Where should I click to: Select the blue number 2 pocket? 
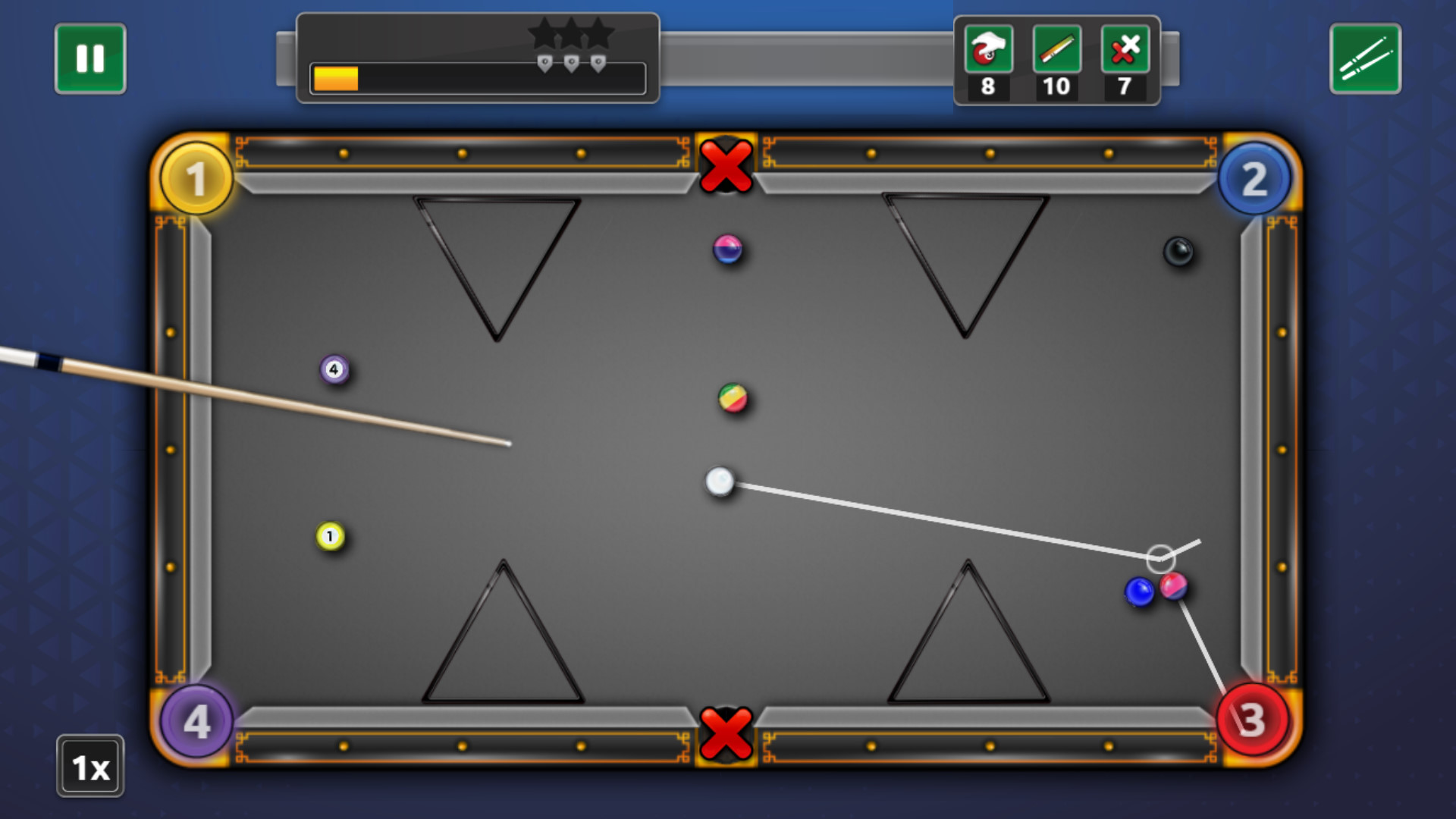1252,177
